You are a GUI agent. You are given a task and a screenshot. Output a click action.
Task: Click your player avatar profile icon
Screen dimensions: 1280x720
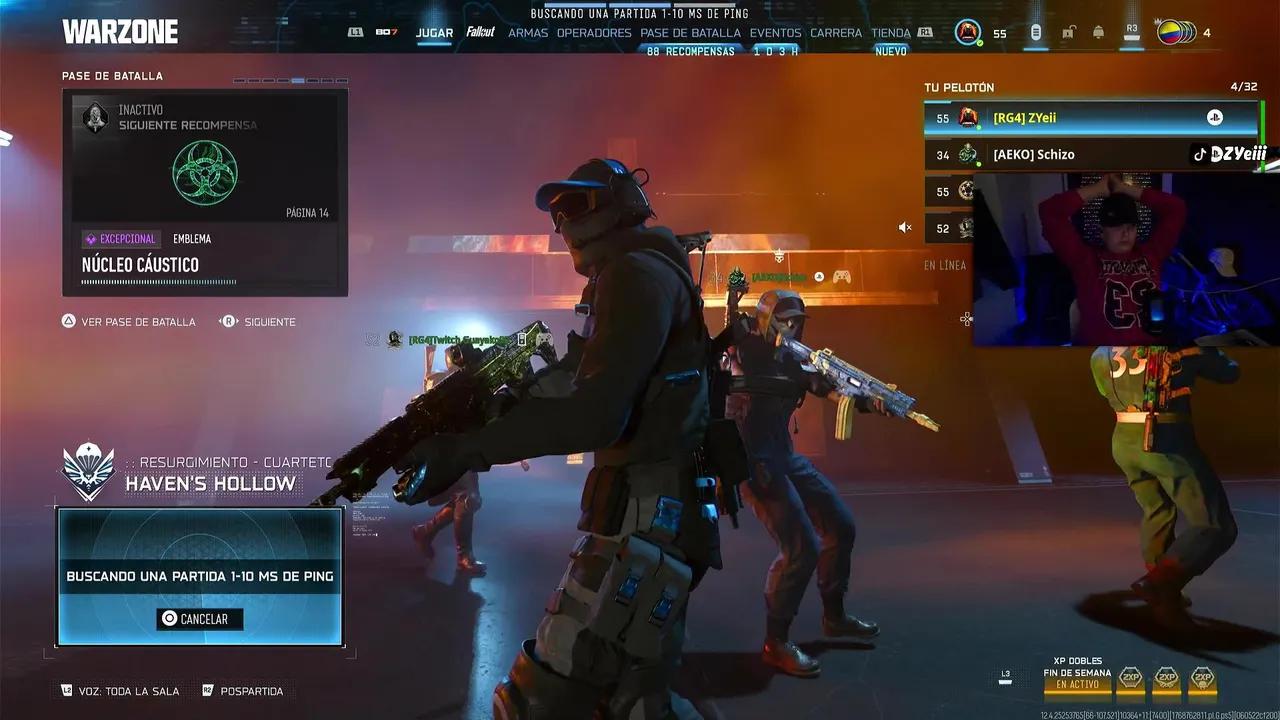point(966,31)
